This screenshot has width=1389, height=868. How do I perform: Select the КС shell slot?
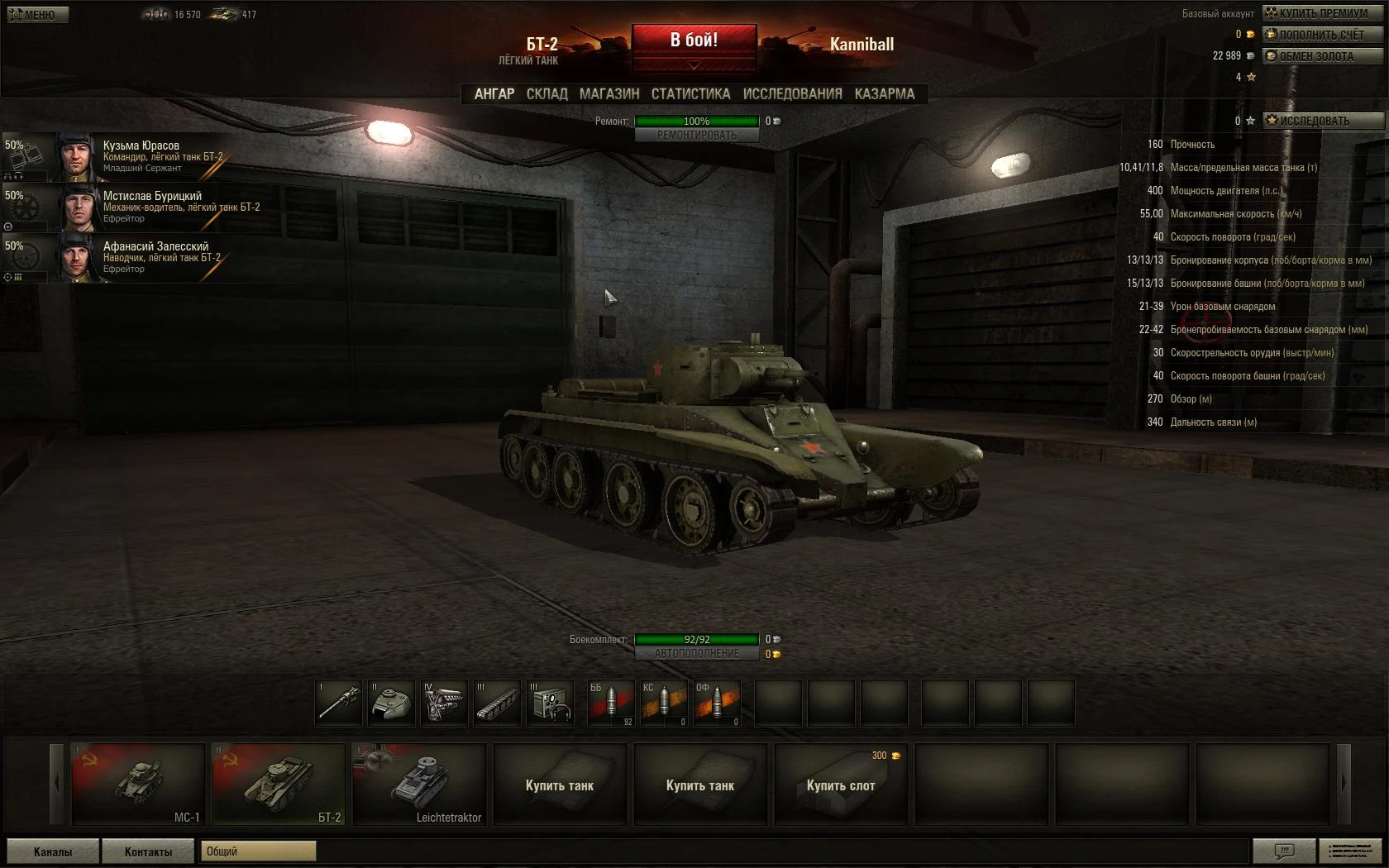click(x=663, y=703)
